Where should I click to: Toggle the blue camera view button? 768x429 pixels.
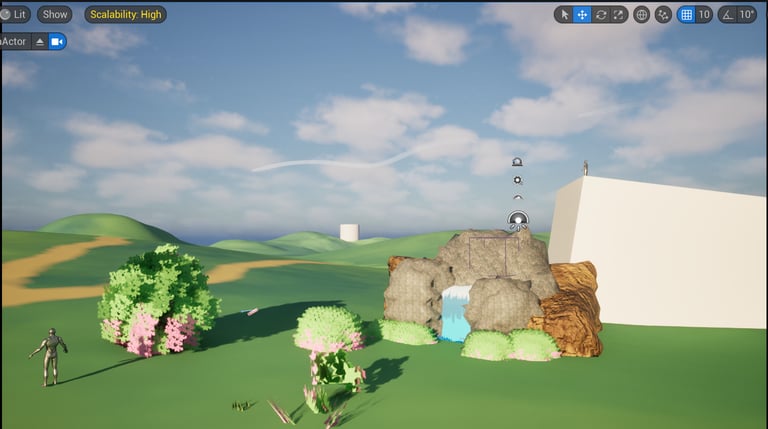point(57,42)
